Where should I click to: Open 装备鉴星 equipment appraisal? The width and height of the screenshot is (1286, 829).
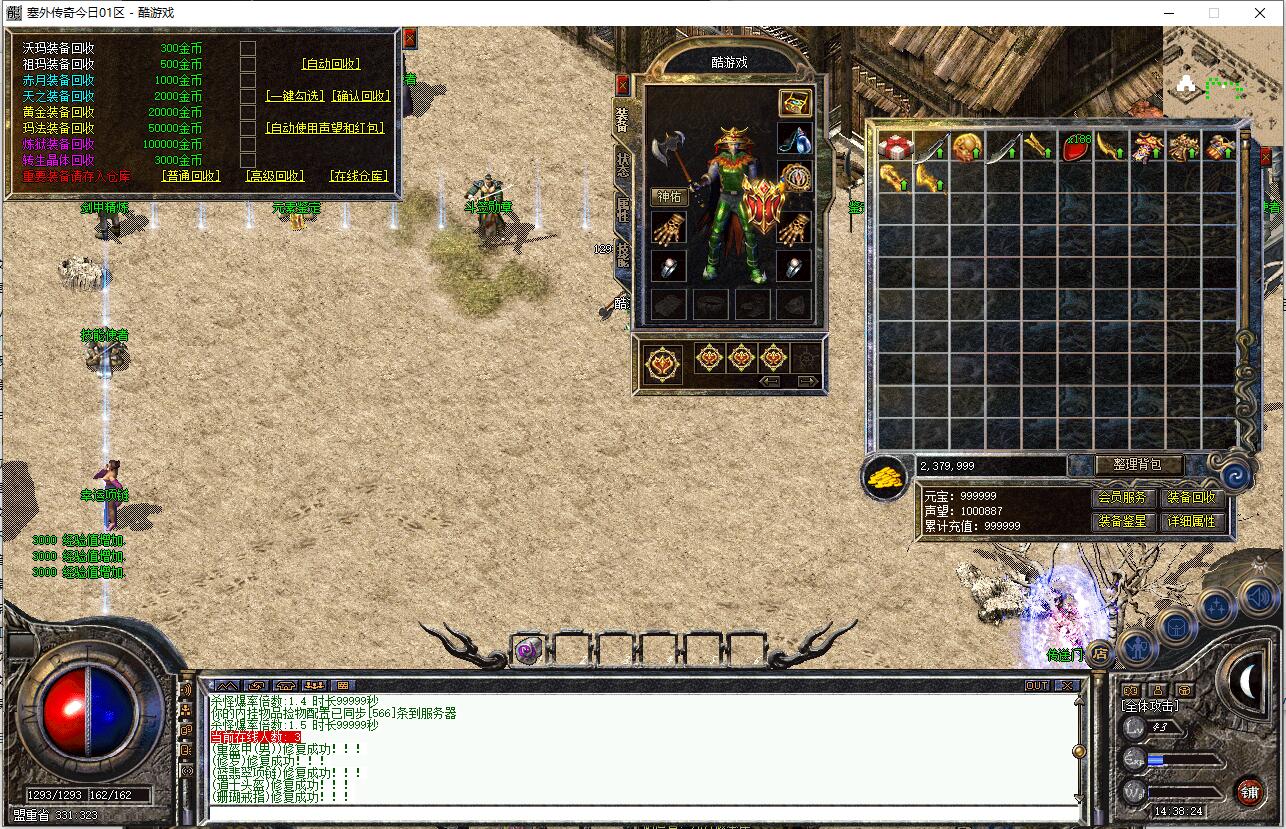[x=1122, y=521]
